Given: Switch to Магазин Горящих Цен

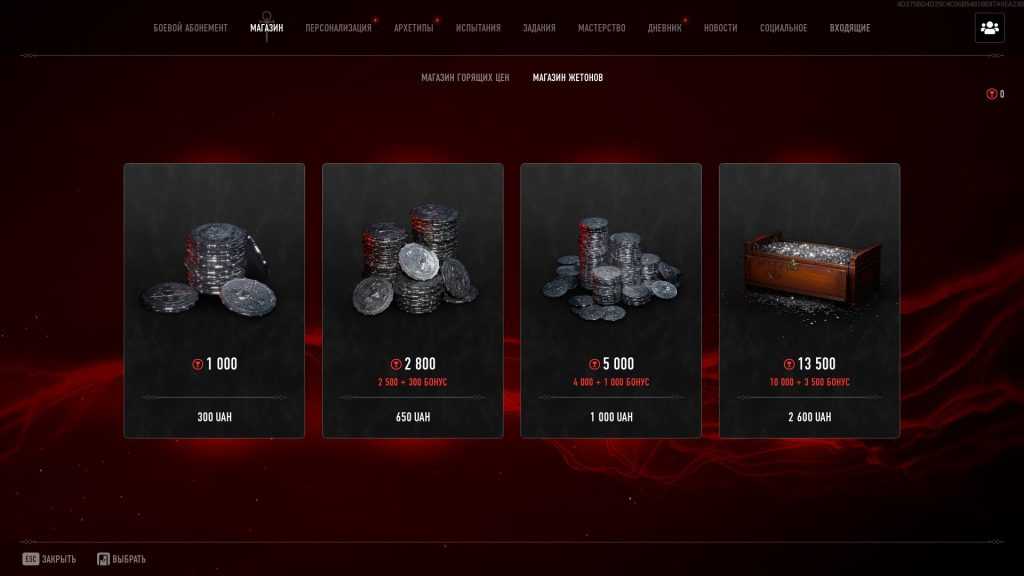Looking at the screenshot, I should pyautogui.click(x=465, y=77).
